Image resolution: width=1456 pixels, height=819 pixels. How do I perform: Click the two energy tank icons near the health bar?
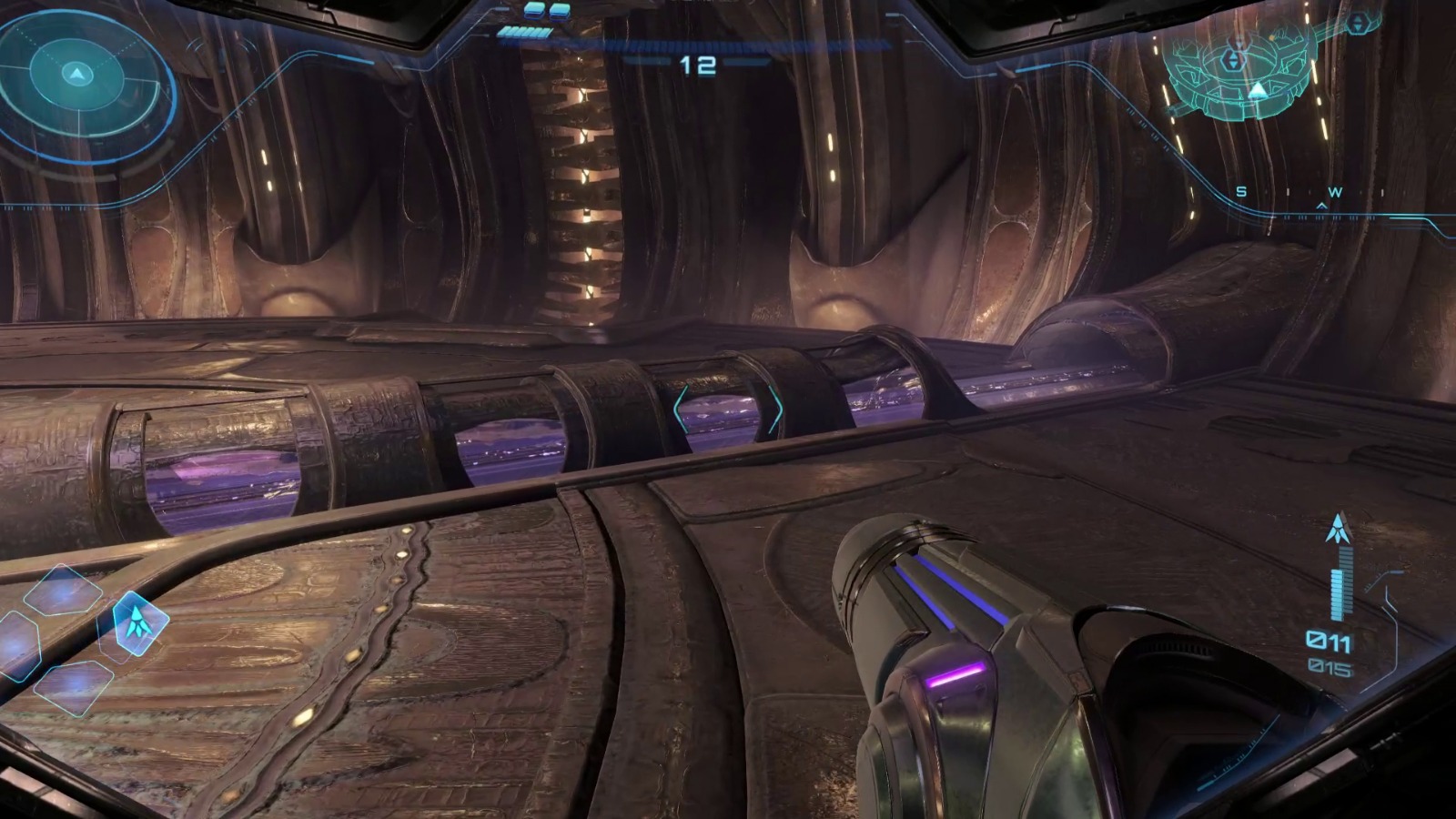pos(546,12)
